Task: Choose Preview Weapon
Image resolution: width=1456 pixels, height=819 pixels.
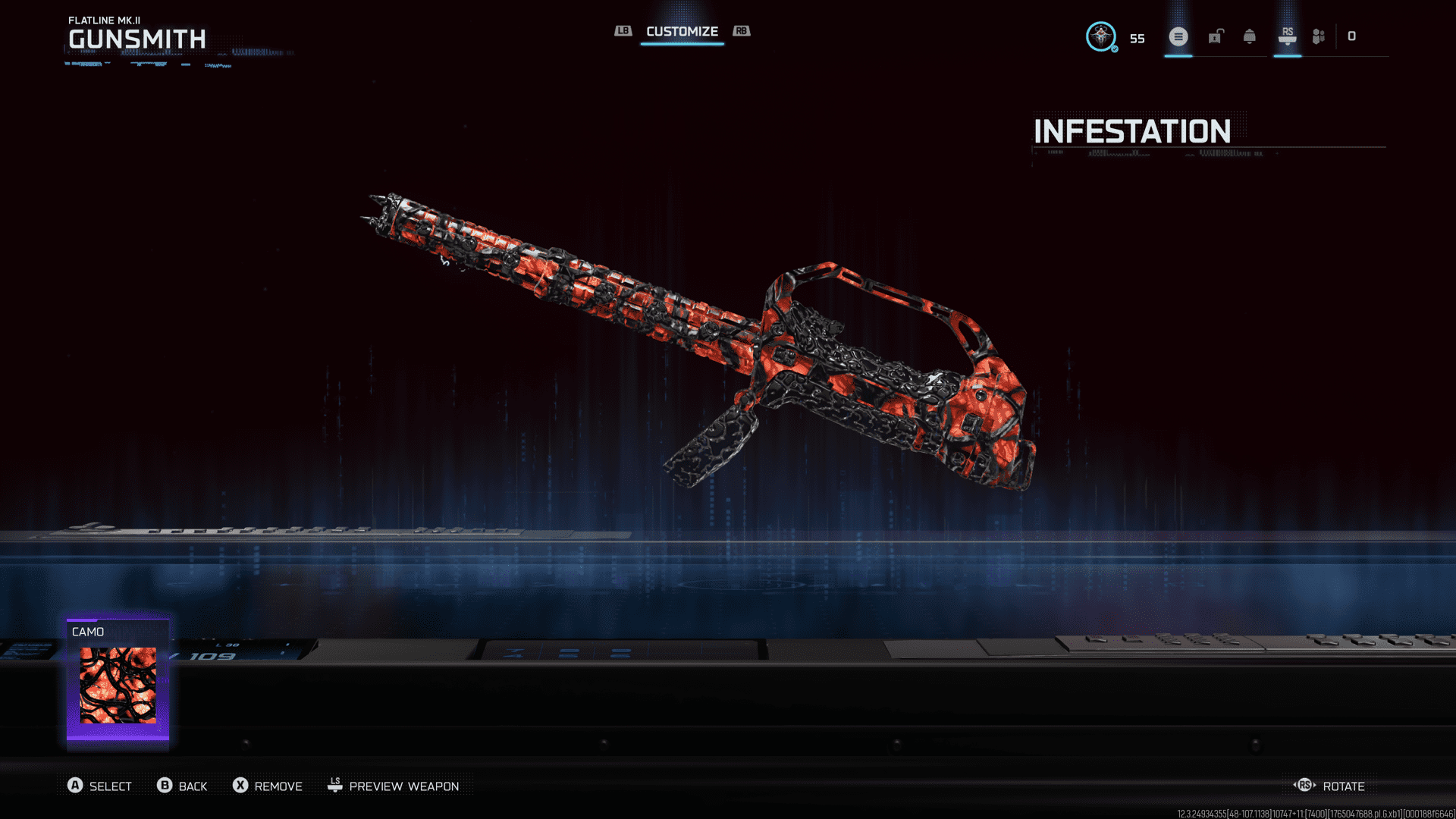Action: click(x=393, y=786)
